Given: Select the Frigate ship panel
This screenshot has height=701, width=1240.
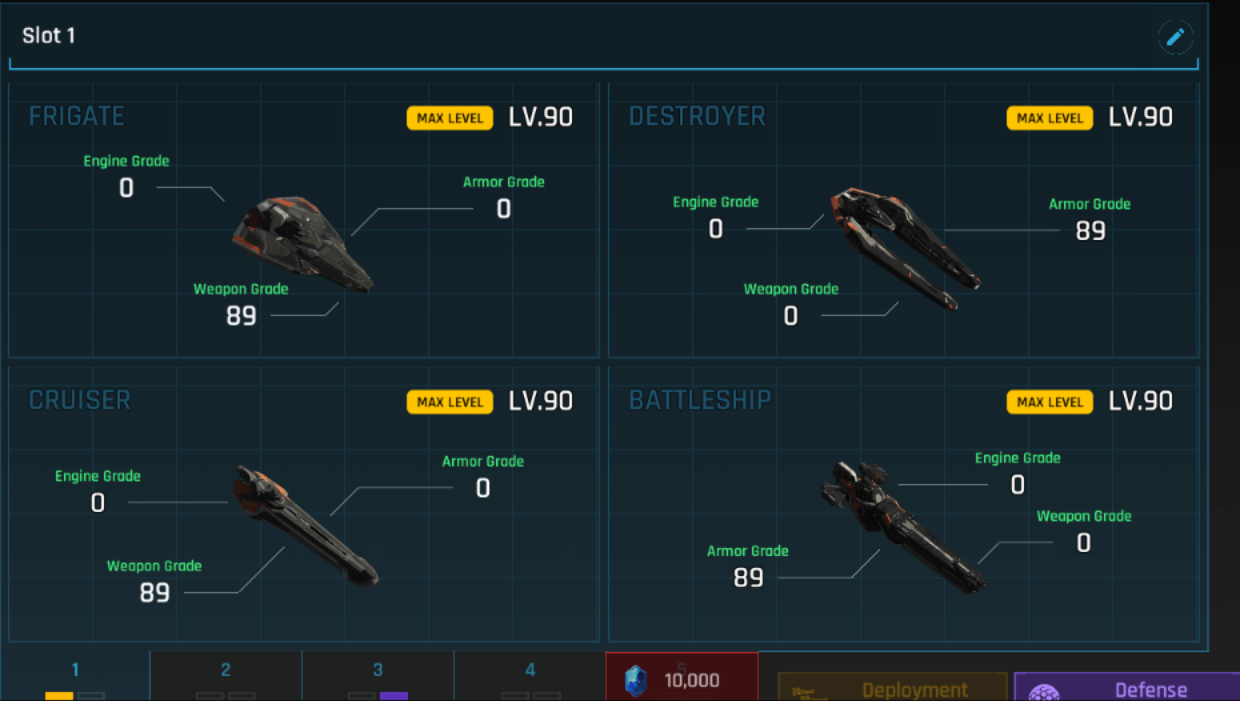Looking at the screenshot, I should click(304, 220).
